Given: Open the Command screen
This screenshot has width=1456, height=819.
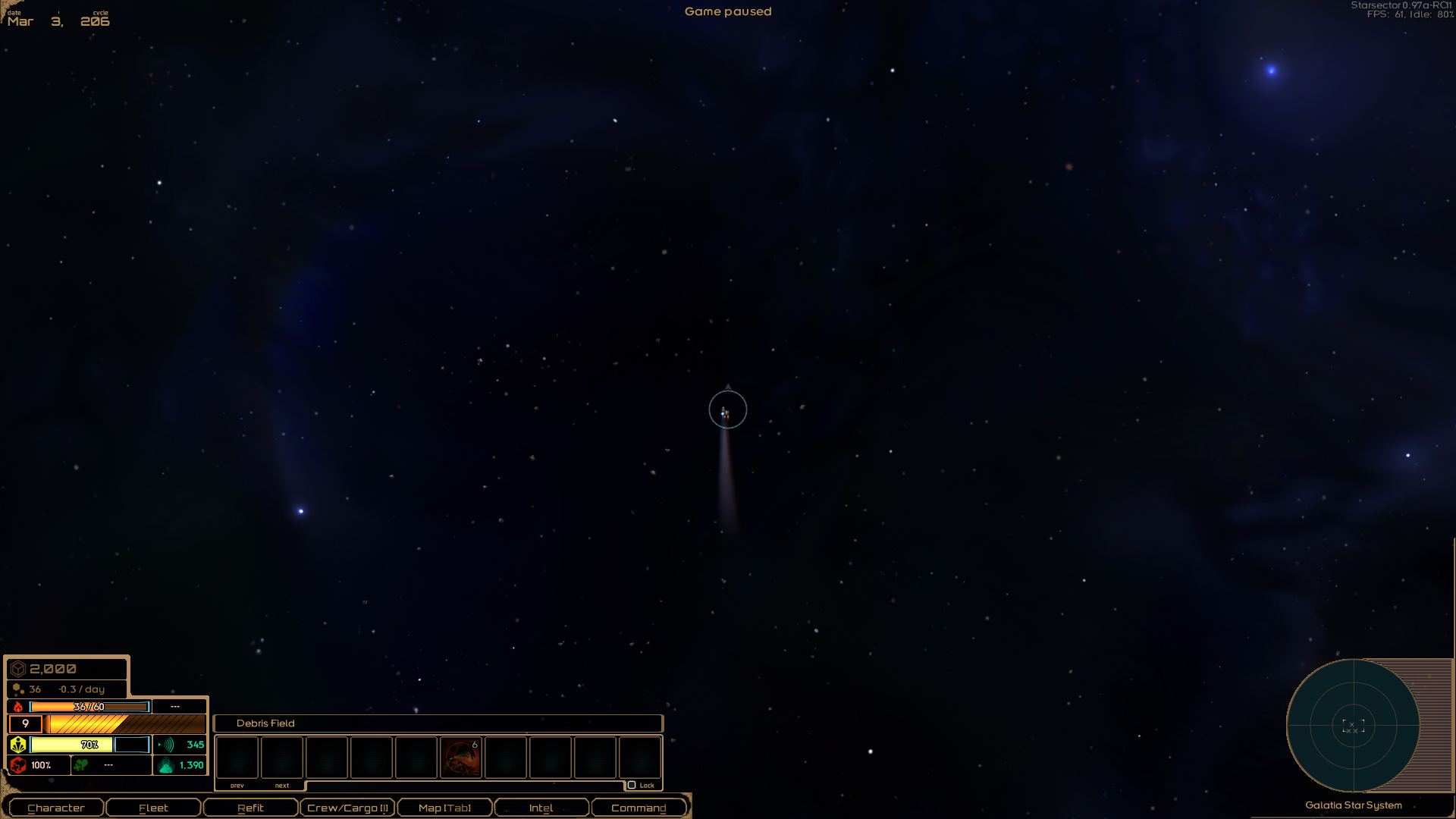Looking at the screenshot, I should pyautogui.click(x=639, y=807).
